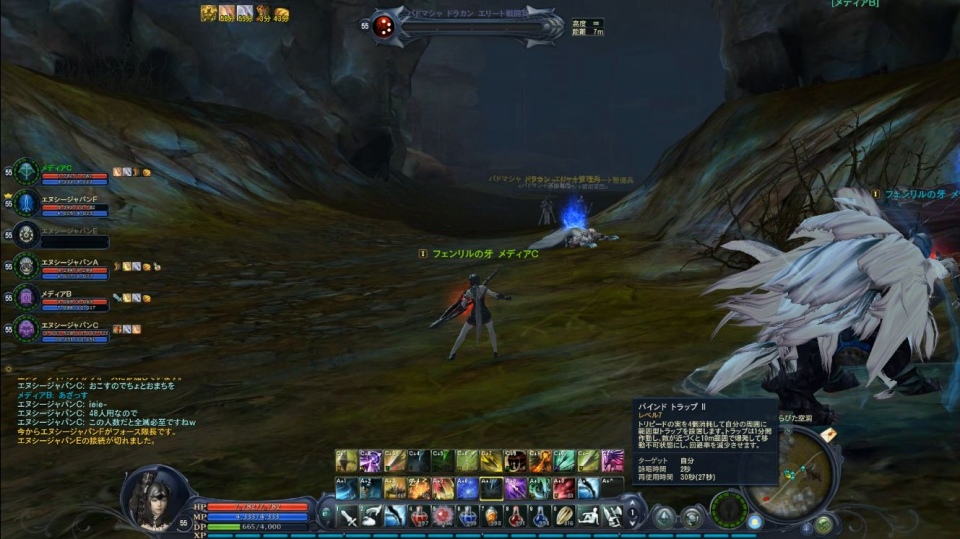The width and height of the screenshot is (960, 539).
Task: Open the mail envelope icon near minimap
Action: 828,434
